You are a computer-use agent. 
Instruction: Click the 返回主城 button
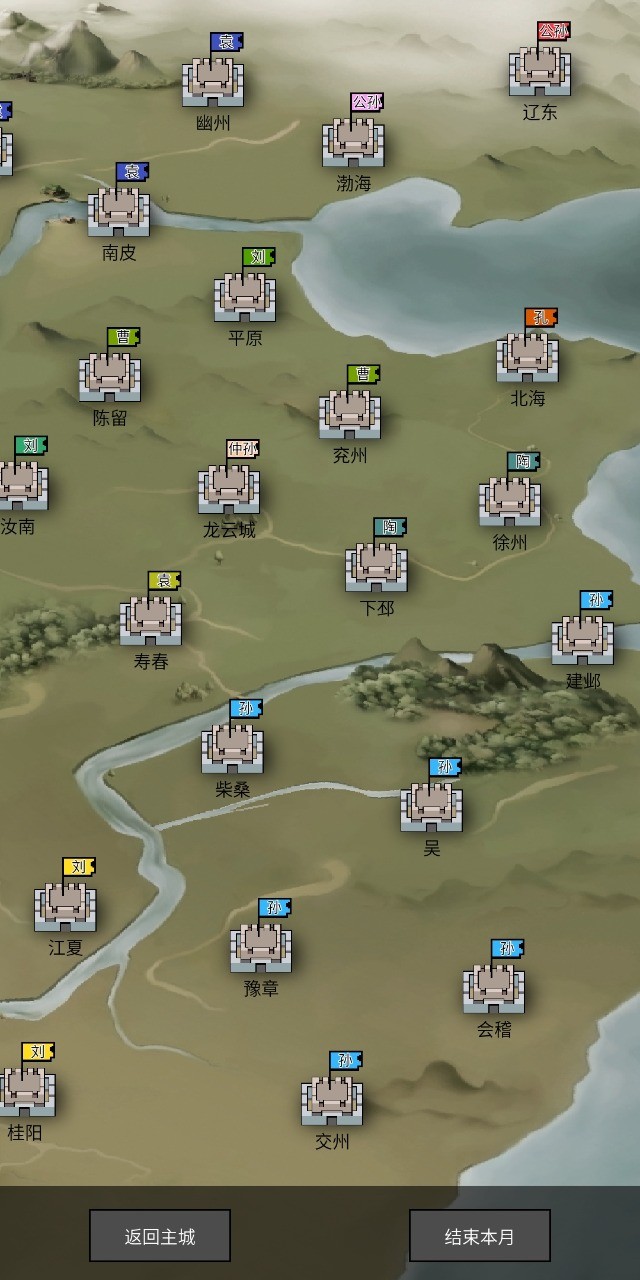[x=160, y=1236]
